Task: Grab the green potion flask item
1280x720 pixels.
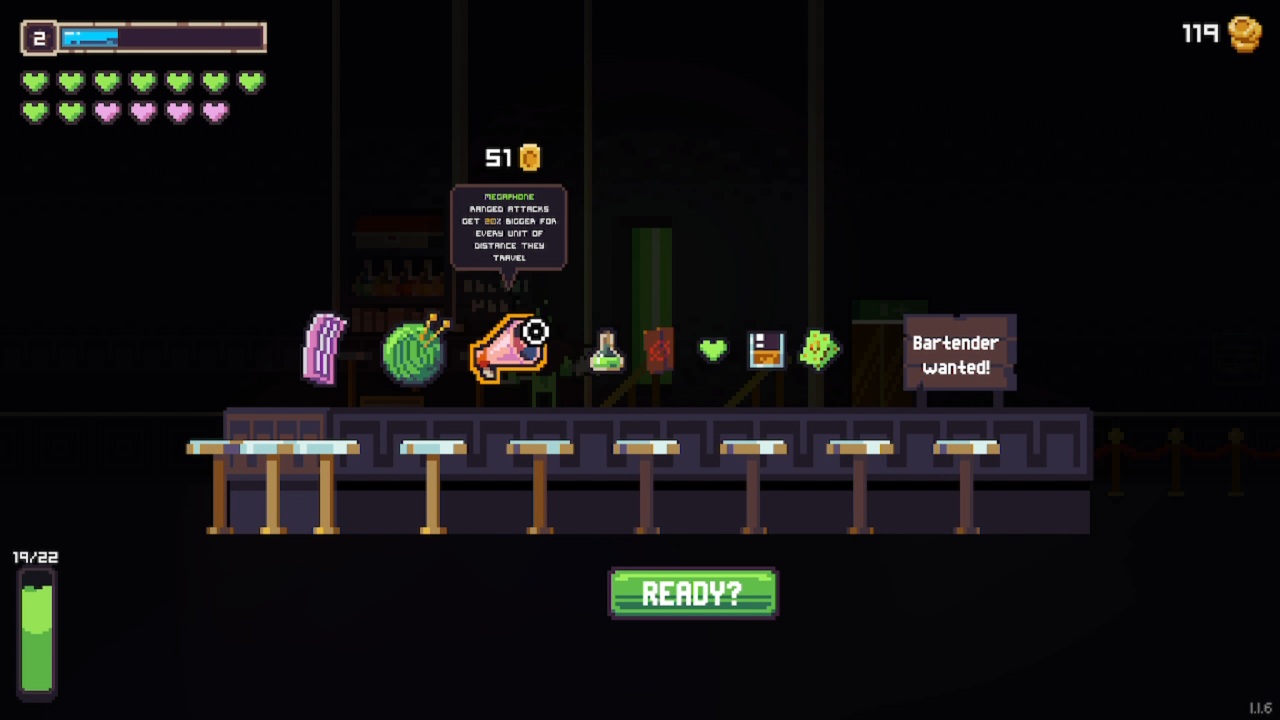Action: pos(604,350)
